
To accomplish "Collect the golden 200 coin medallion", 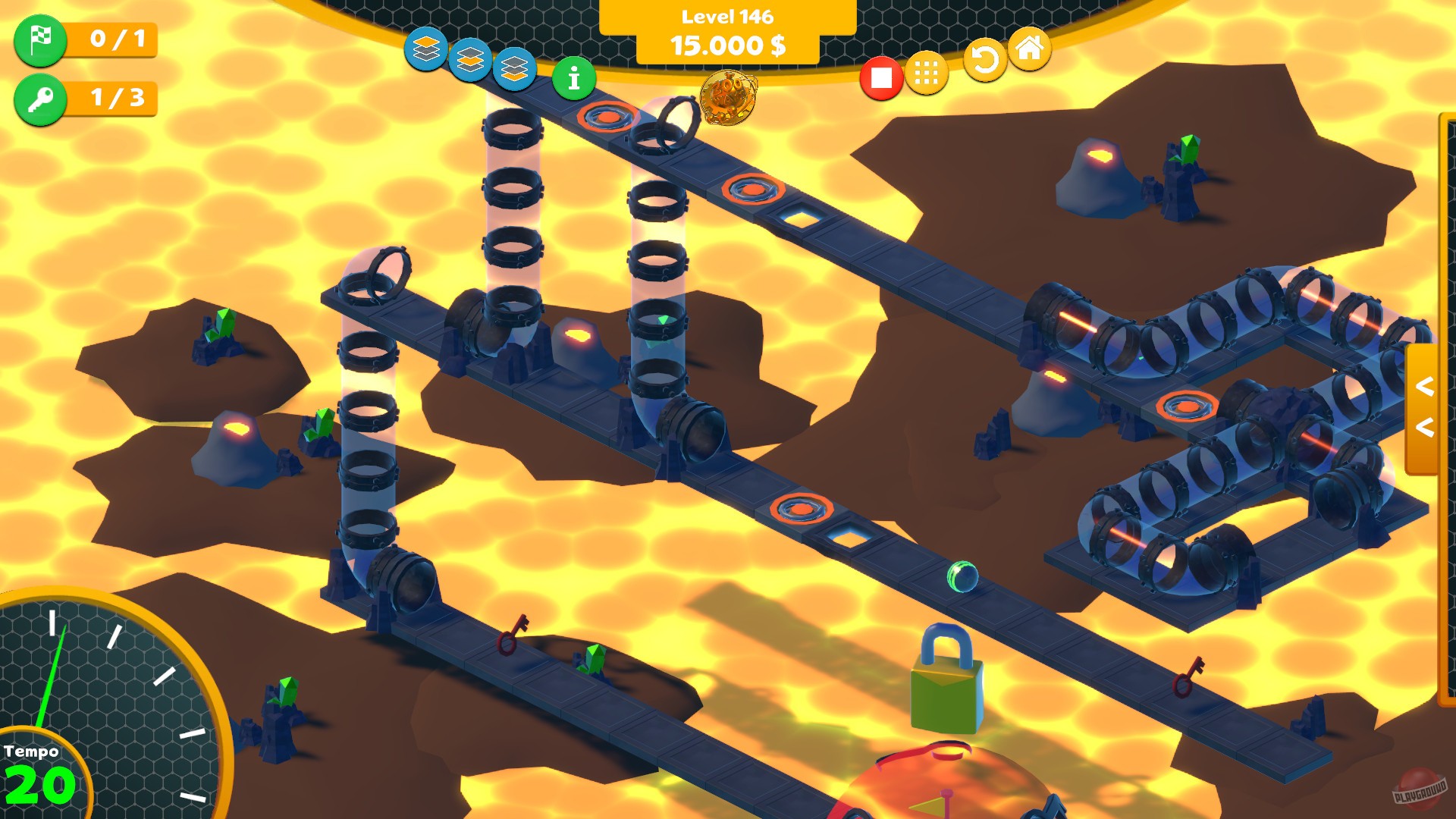I will pyautogui.click(x=726, y=99).
